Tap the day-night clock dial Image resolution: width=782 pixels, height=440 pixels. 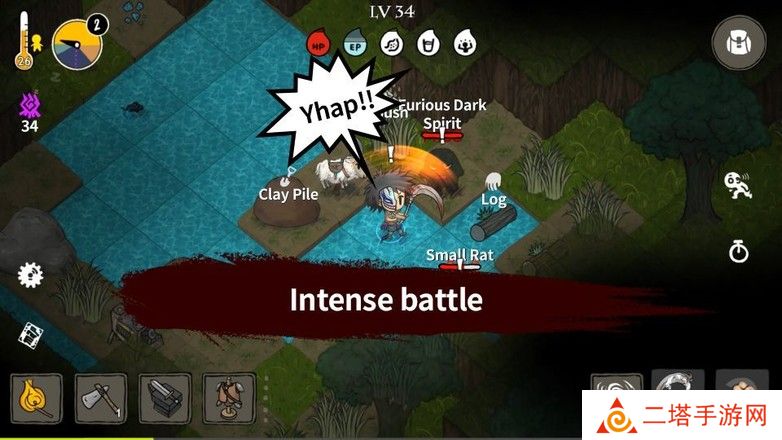(77, 45)
